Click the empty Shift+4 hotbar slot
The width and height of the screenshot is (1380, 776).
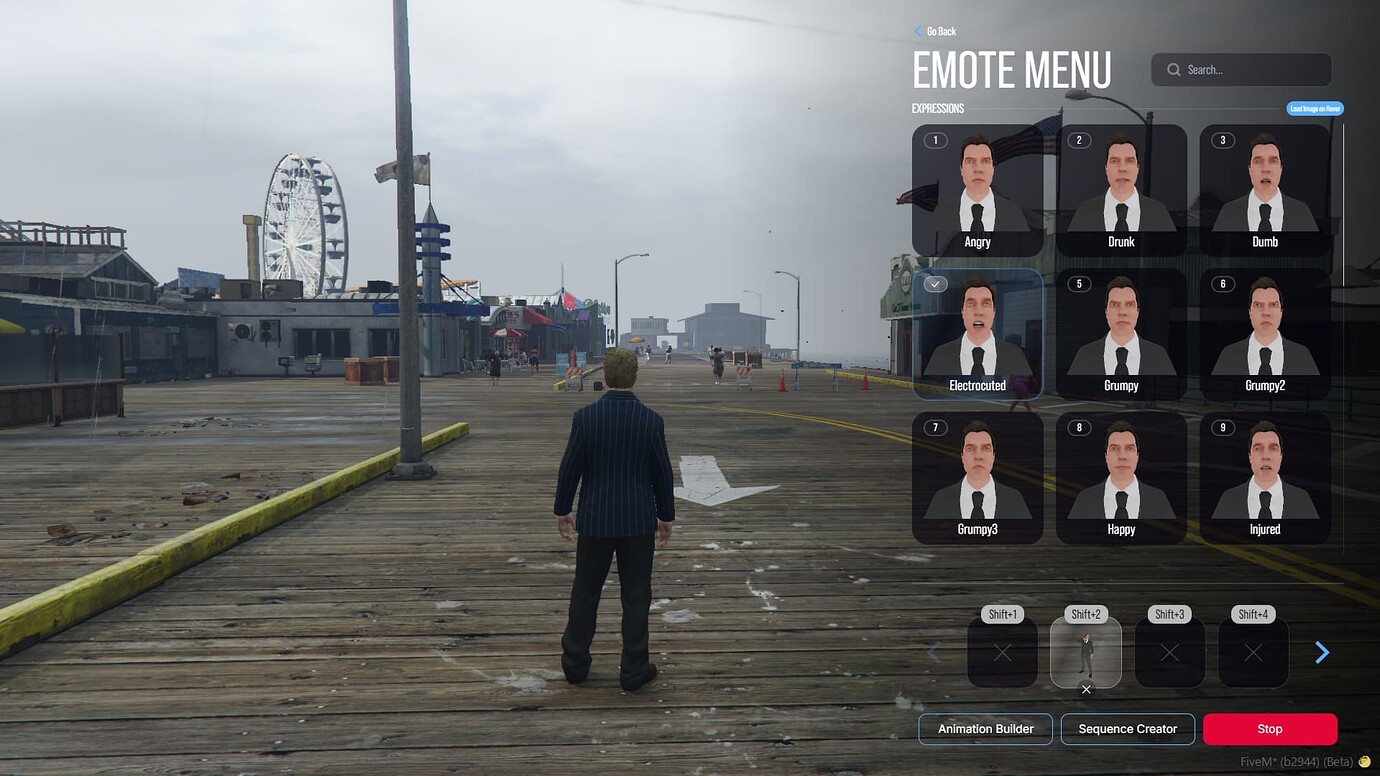pyautogui.click(x=1253, y=652)
